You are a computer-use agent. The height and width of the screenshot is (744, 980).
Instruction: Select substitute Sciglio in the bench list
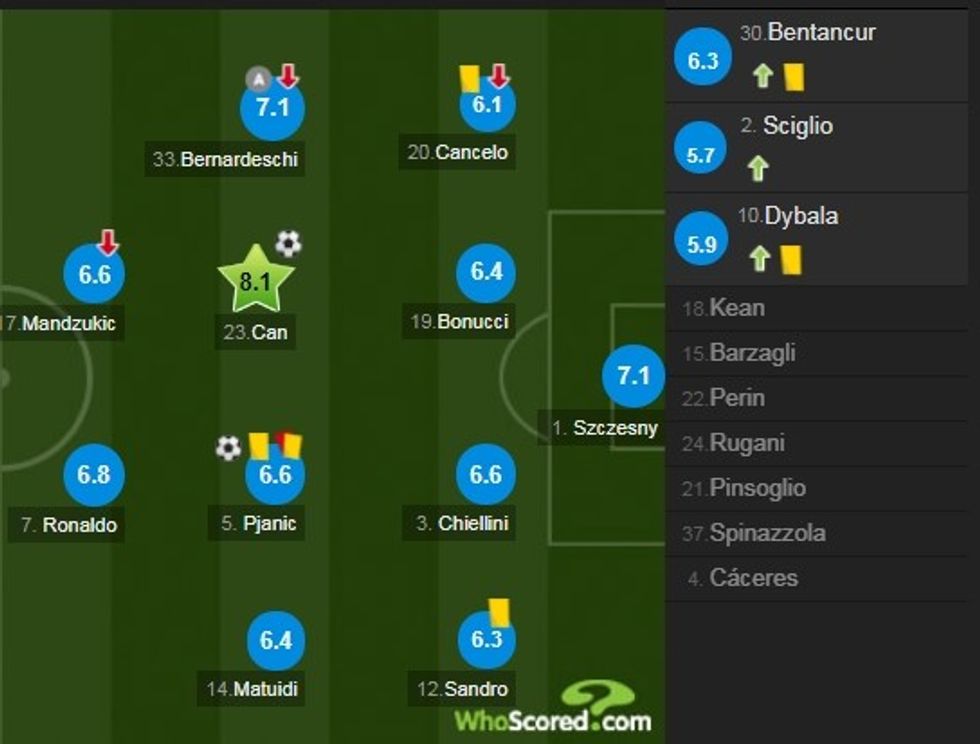click(x=822, y=146)
